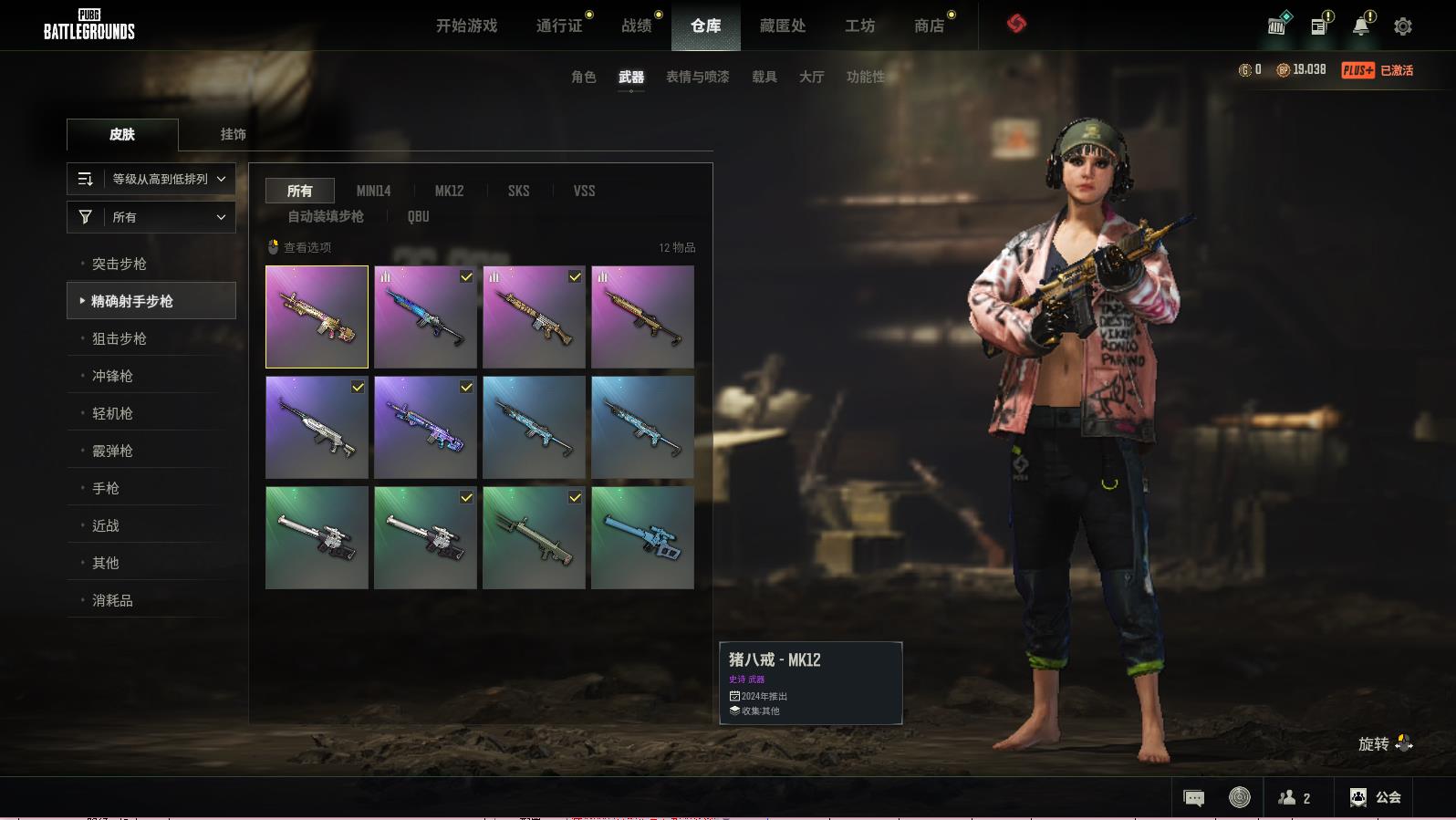
Task: Select the selected gold MK12 skin tile
Action: click(x=317, y=317)
